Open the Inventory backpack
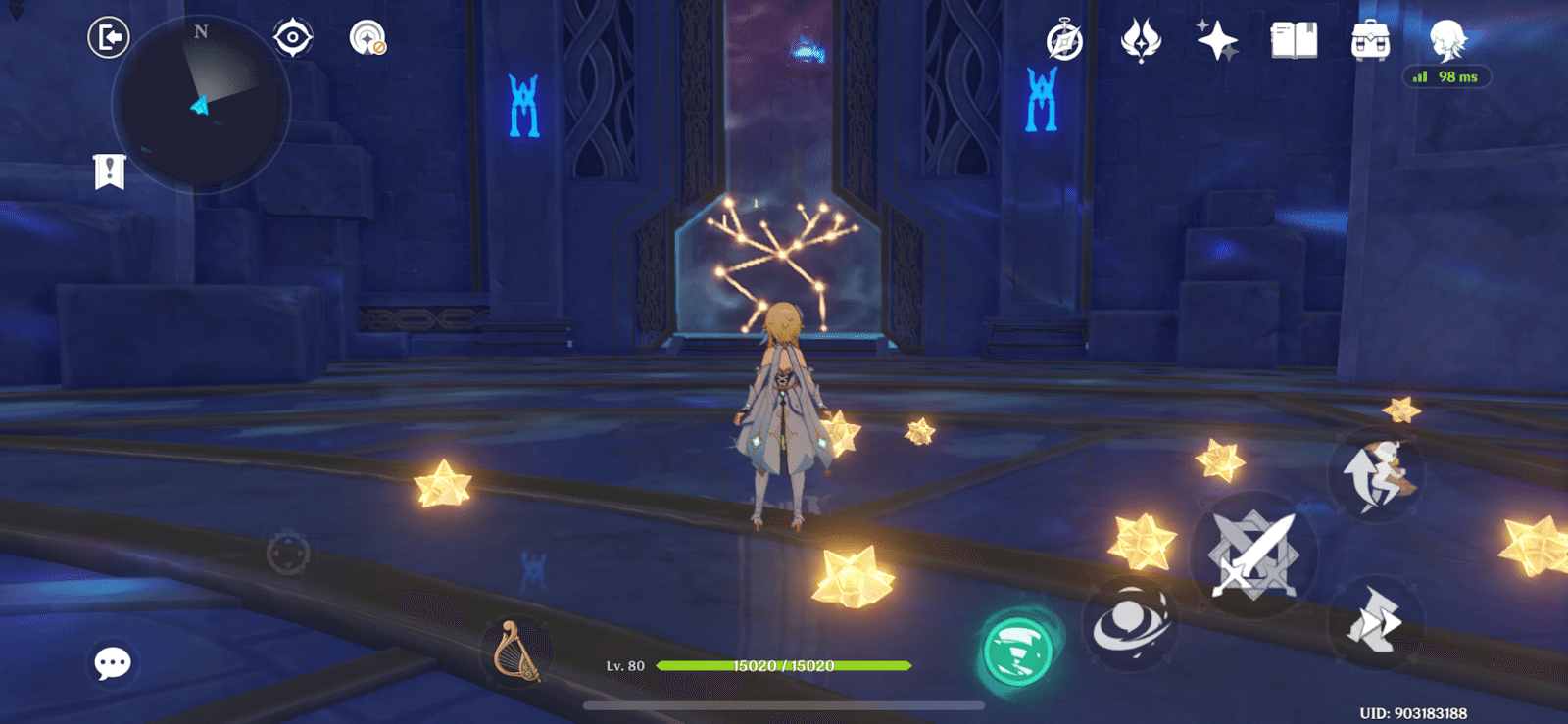Image resolution: width=1568 pixels, height=724 pixels. 1372,41
